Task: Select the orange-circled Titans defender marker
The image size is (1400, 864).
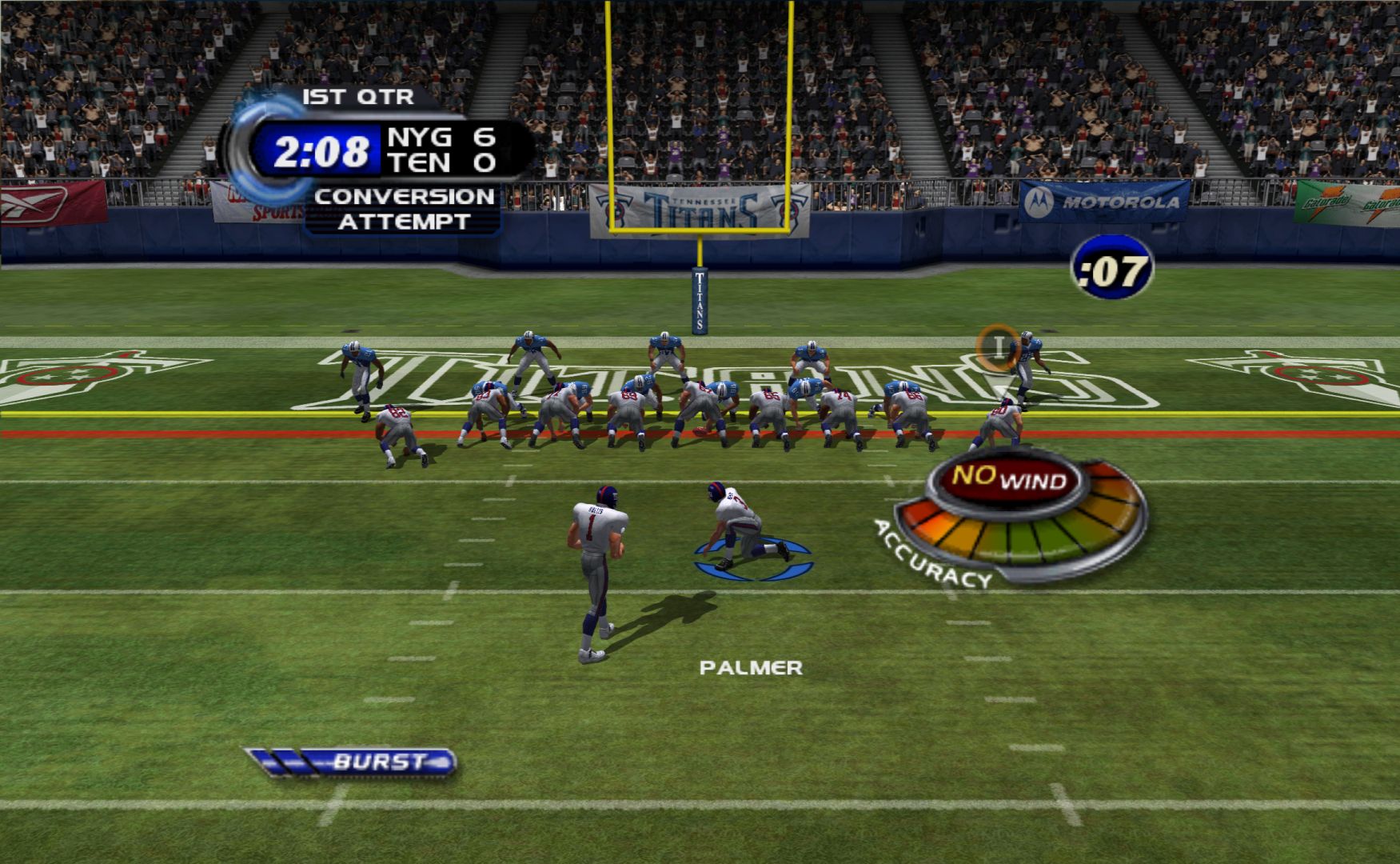Action: point(997,346)
